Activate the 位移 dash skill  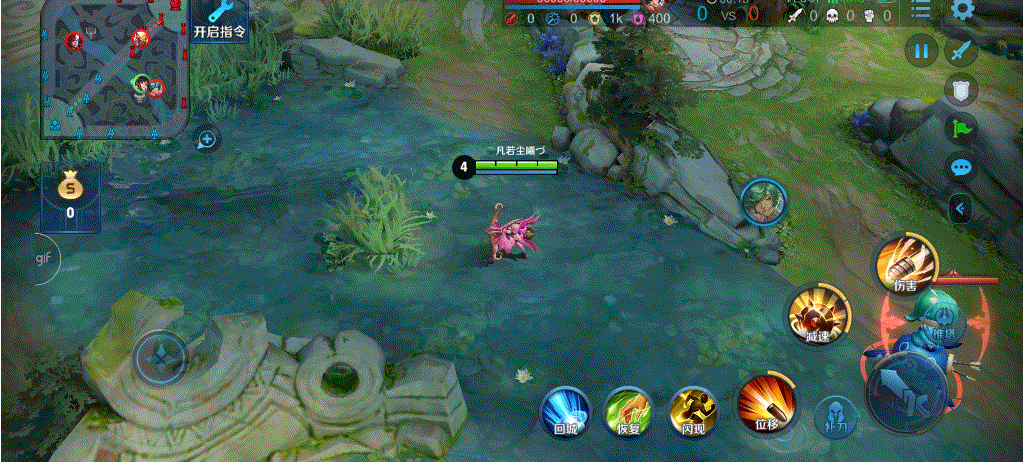pyautogui.click(x=766, y=404)
